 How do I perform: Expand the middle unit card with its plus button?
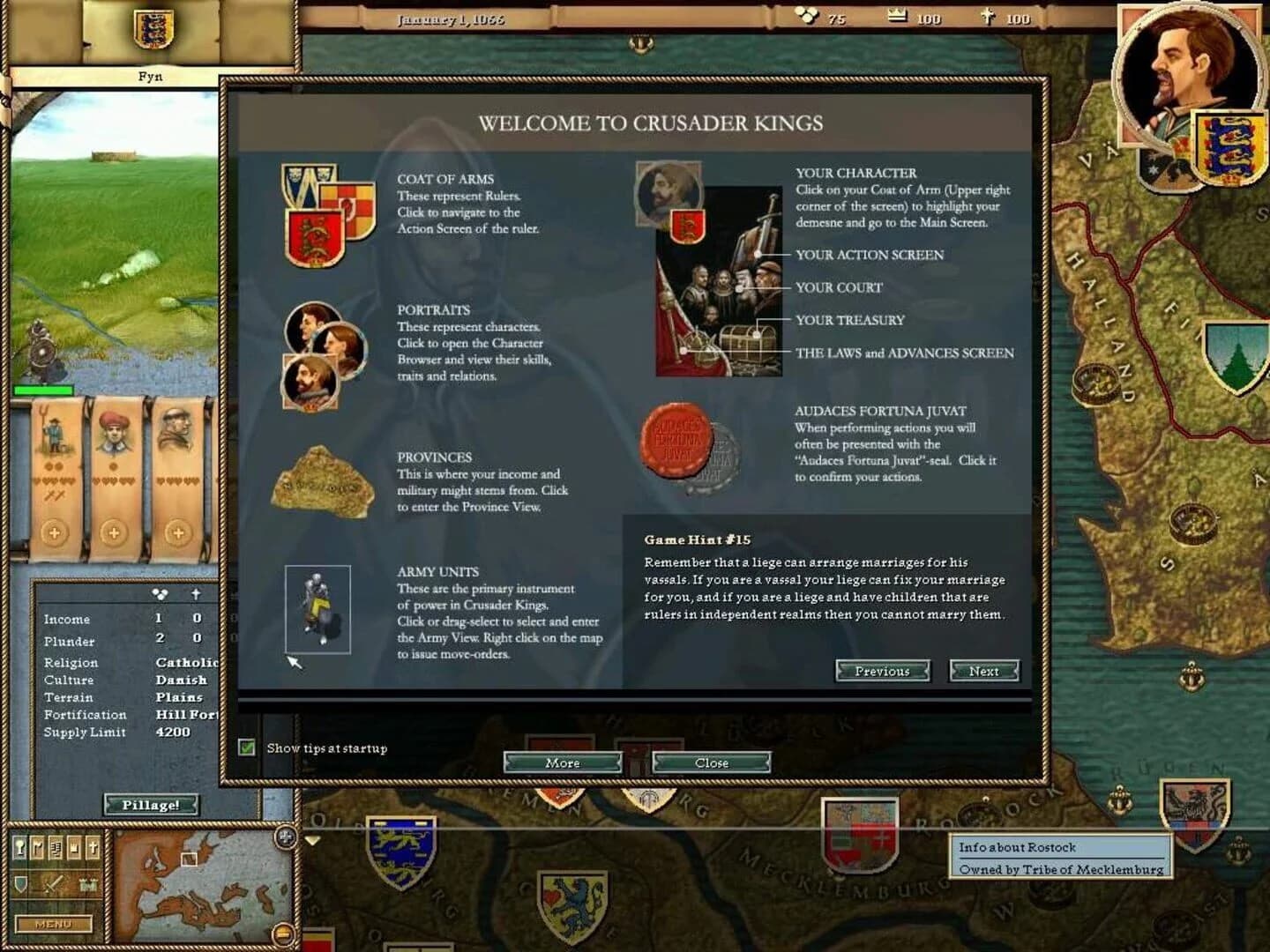tap(116, 532)
